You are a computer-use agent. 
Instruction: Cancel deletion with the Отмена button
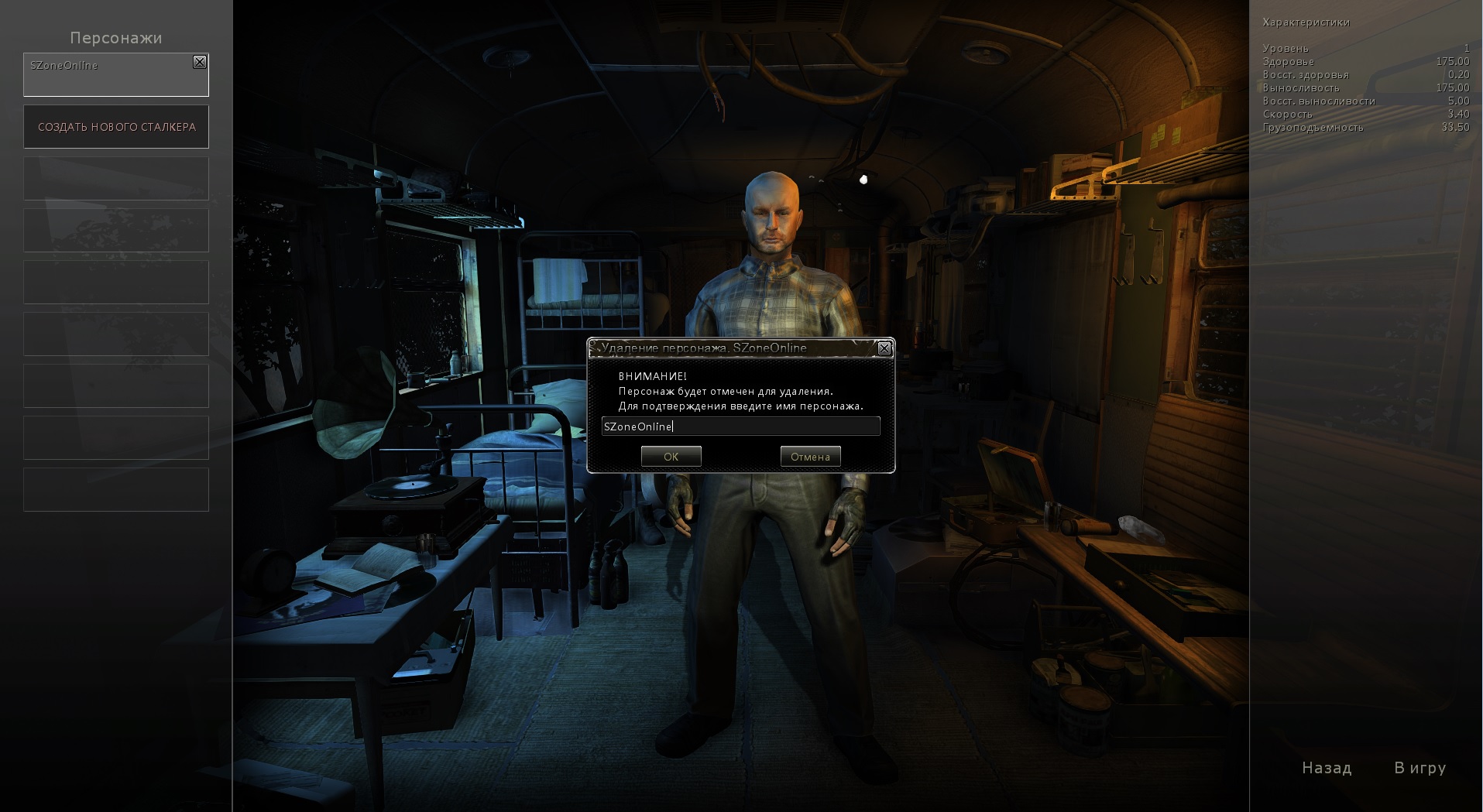pyautogui.click(x=810, y=457)
